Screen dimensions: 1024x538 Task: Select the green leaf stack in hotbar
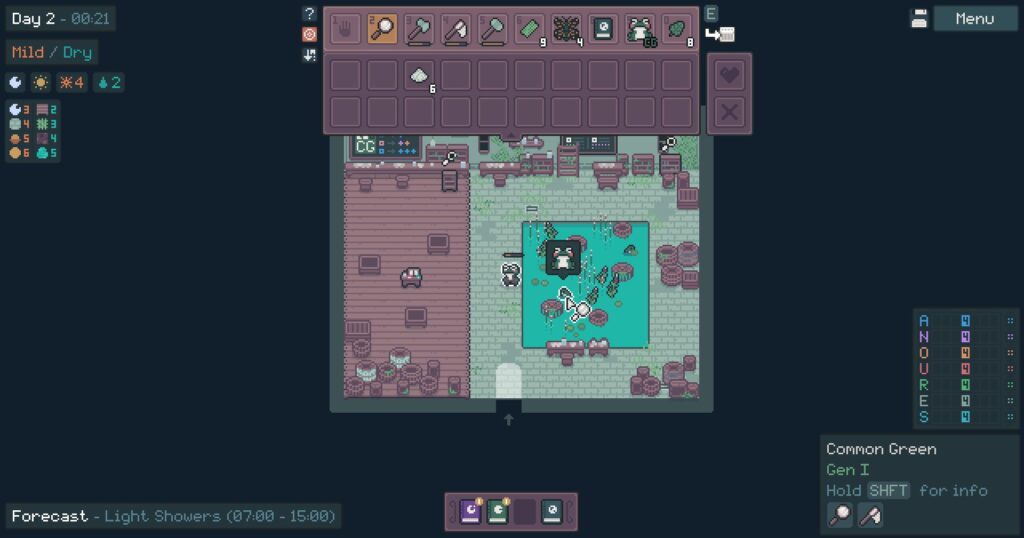677,28
